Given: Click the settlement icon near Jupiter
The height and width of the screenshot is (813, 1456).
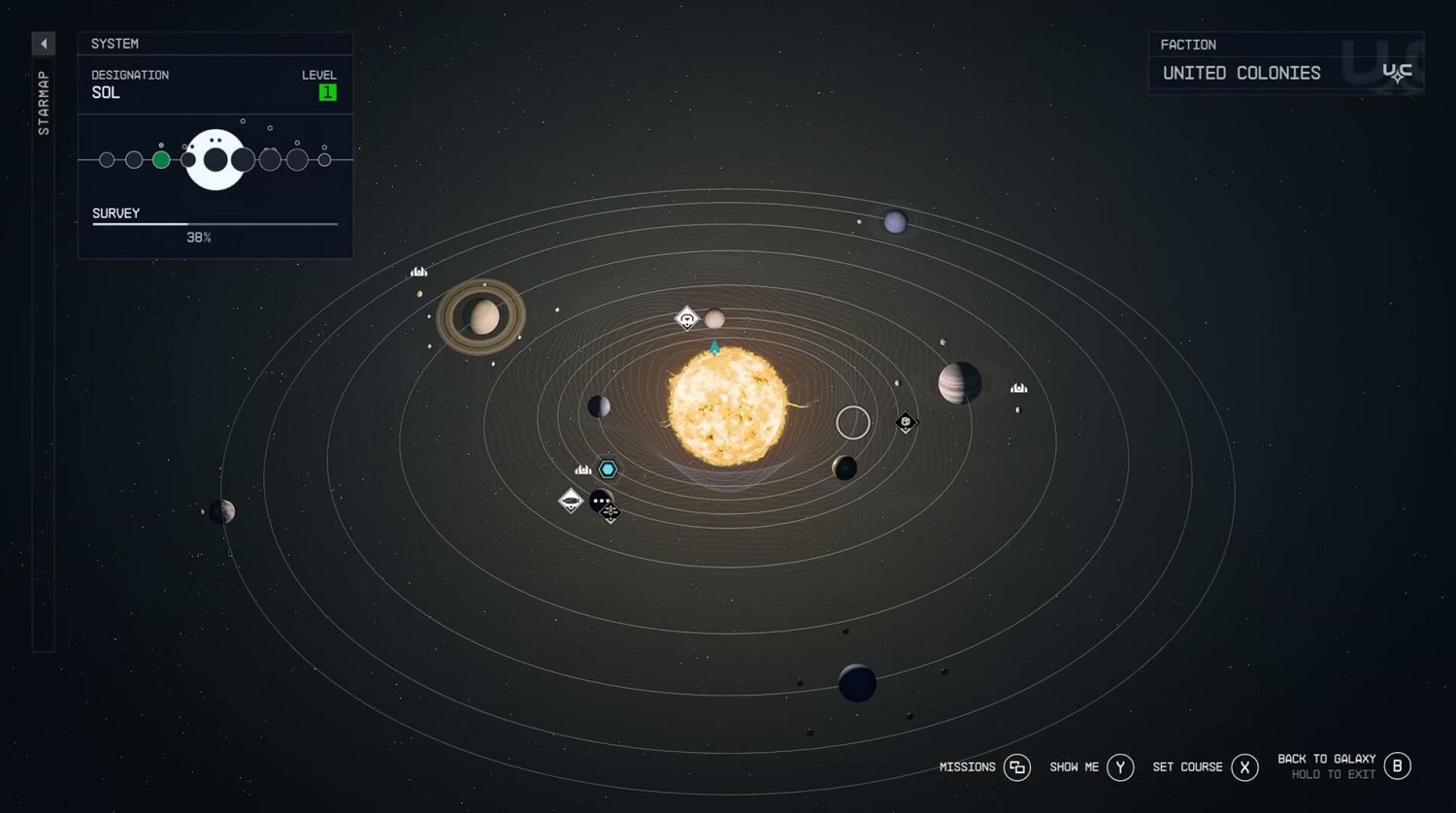Looking at the screenshot, I should pos(1018,387).
